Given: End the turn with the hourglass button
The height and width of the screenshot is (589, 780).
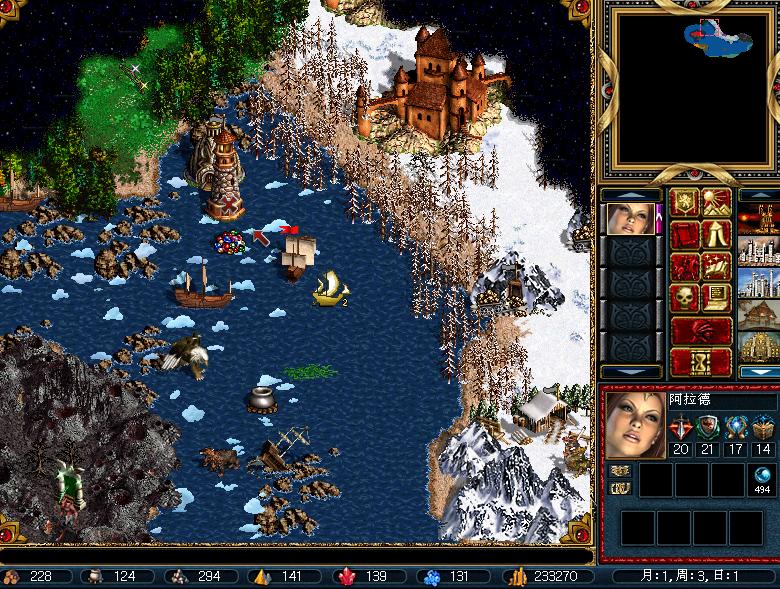Looking at the screenshot, I should (700, 361).
